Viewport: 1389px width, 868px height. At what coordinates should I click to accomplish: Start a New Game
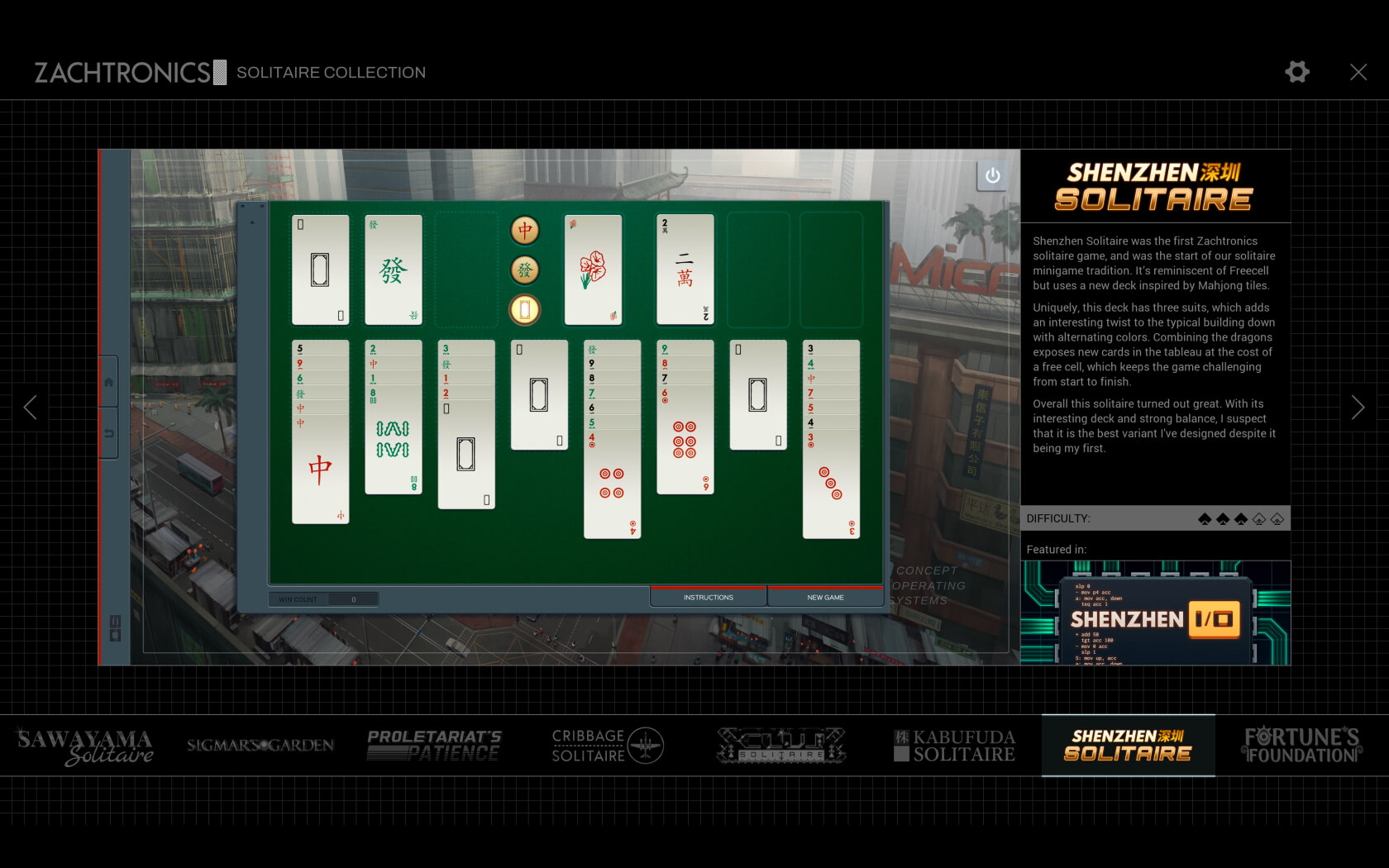click(x=825, y=597)
